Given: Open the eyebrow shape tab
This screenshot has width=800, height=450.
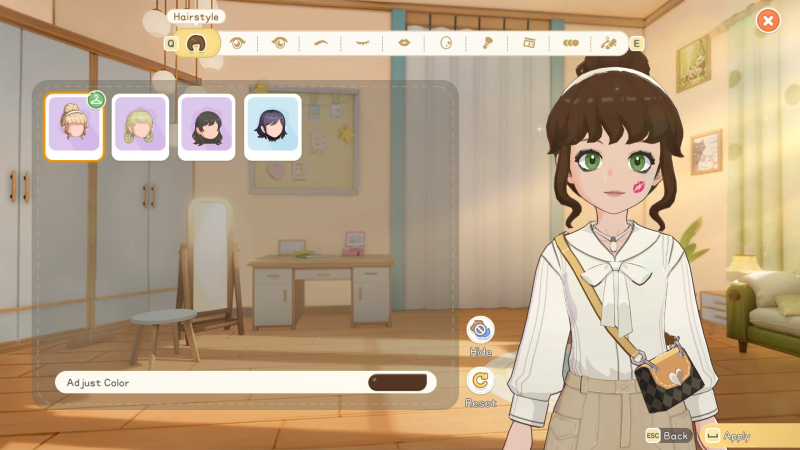Looking at the screenshot, I should coord(321,43).
